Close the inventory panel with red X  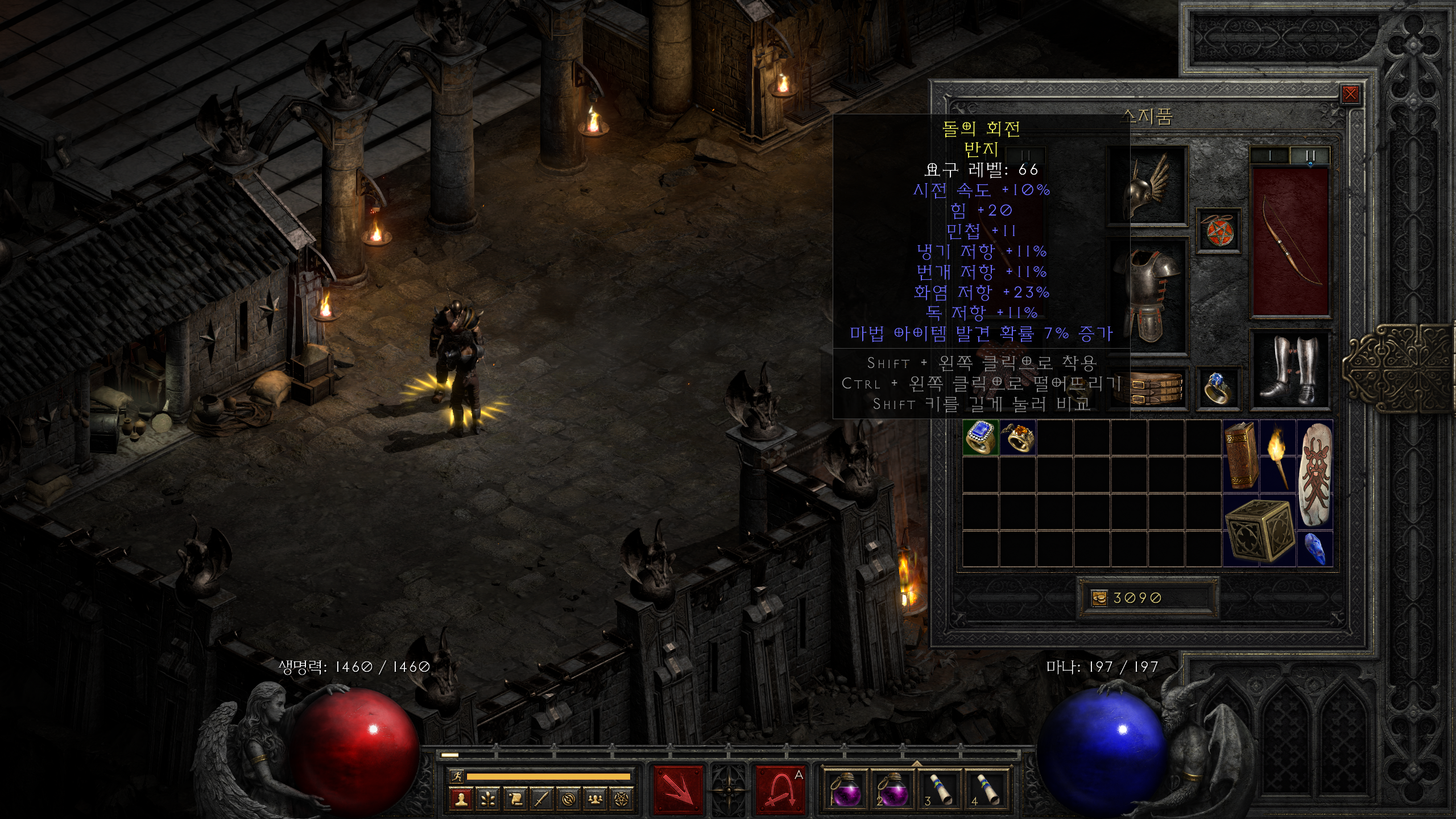[x=1350, y=94]
